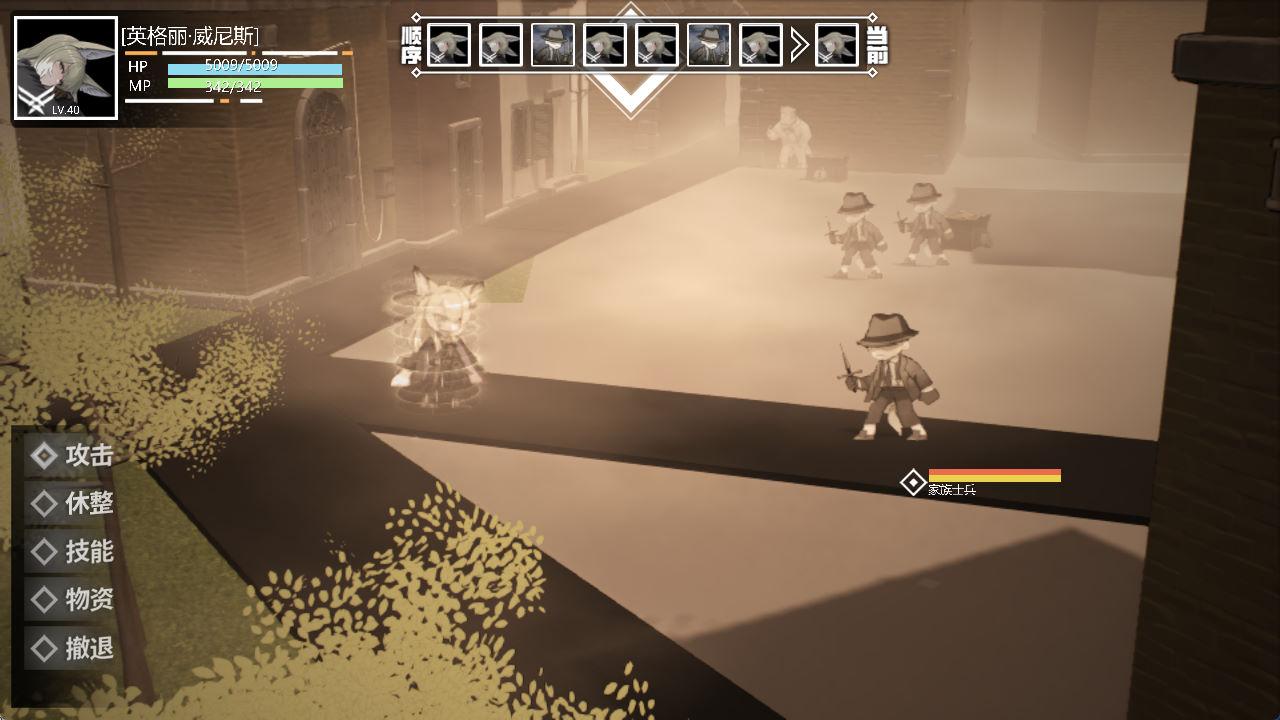Viewport: 1280px width, 720px height.
Task: Select the 休整 (Rest) command
Action: (72, 504)
